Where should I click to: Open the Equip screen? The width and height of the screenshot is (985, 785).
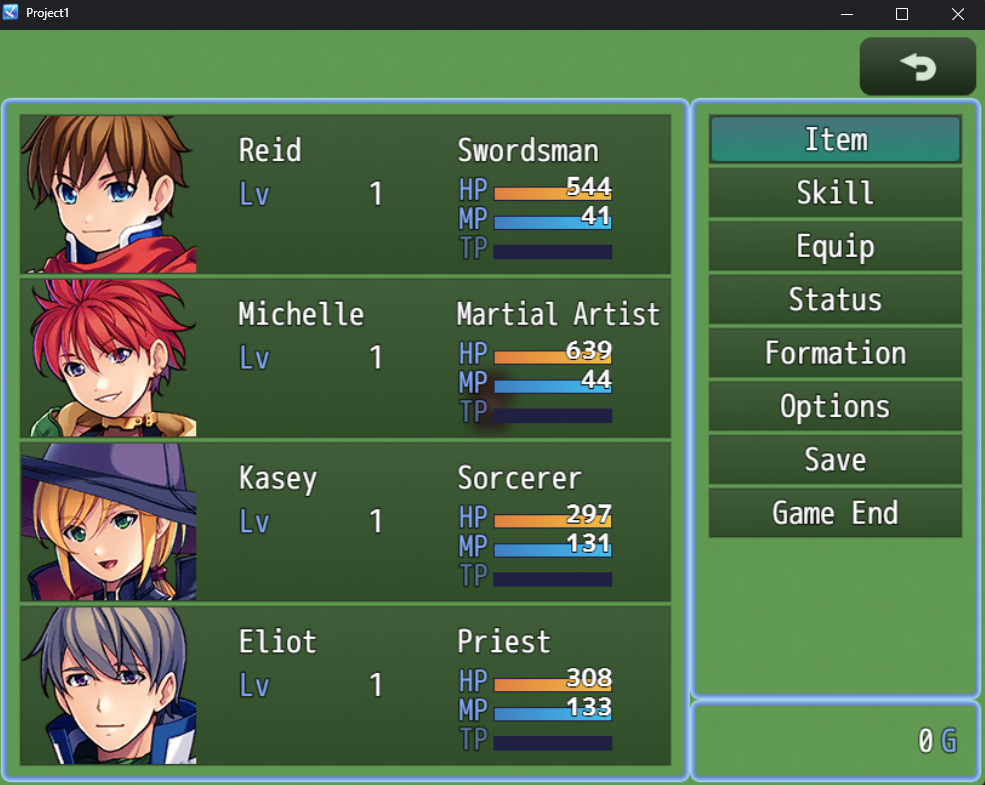pyautogui.click(x=835, y=247)
